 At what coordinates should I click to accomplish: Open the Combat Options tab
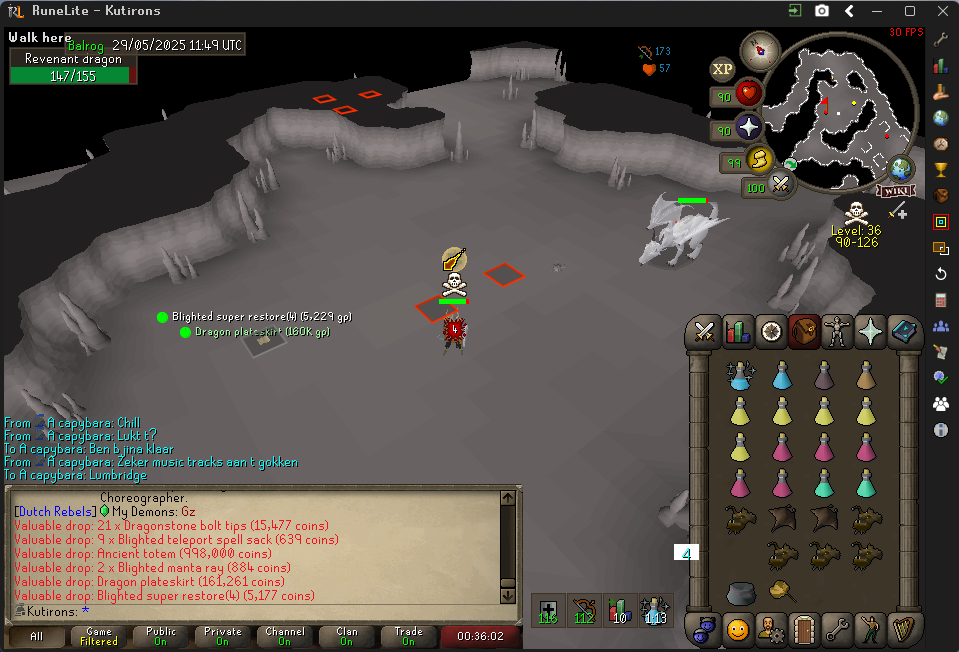coord(705,330)
